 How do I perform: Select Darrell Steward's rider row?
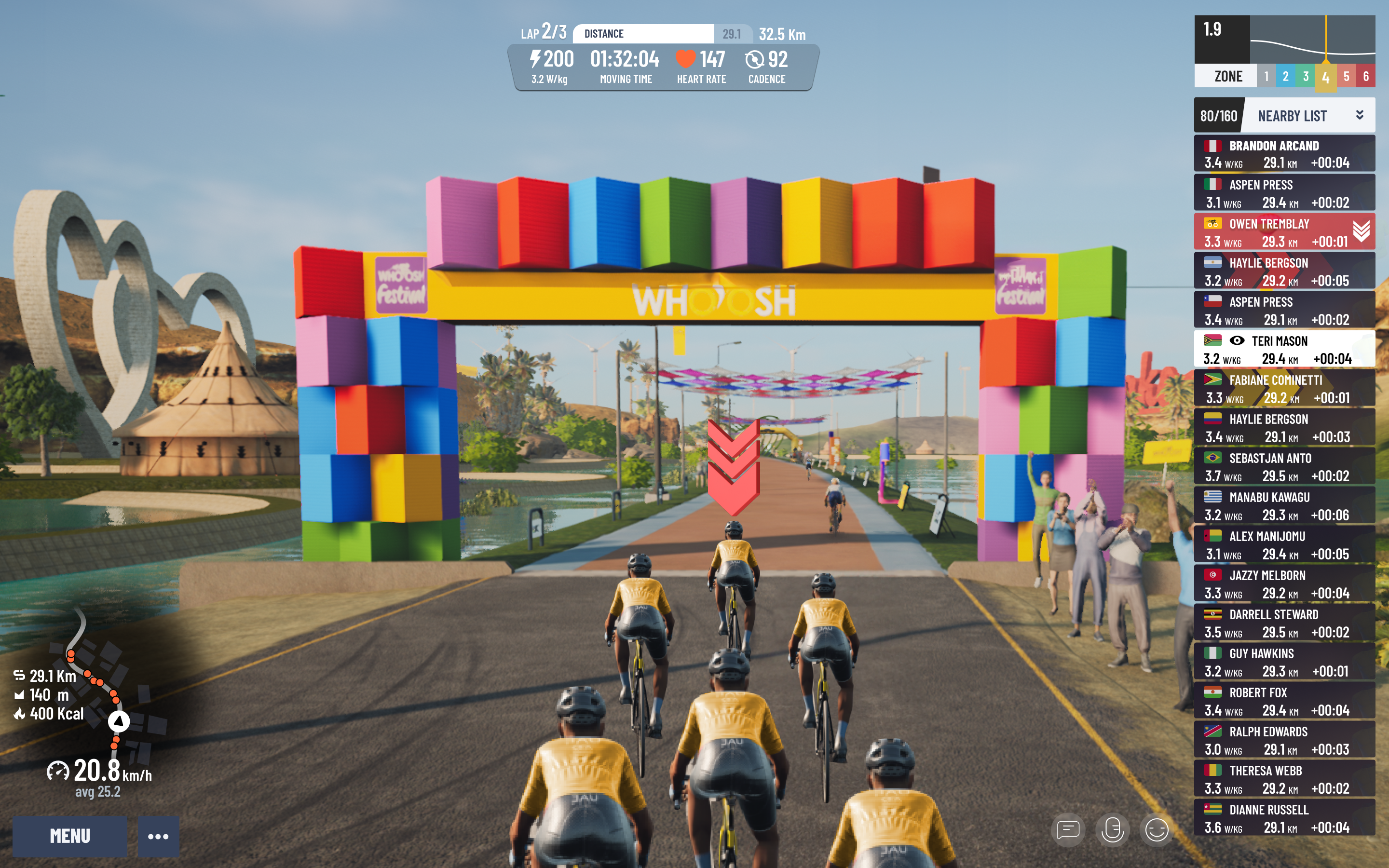pos(1284,622)
